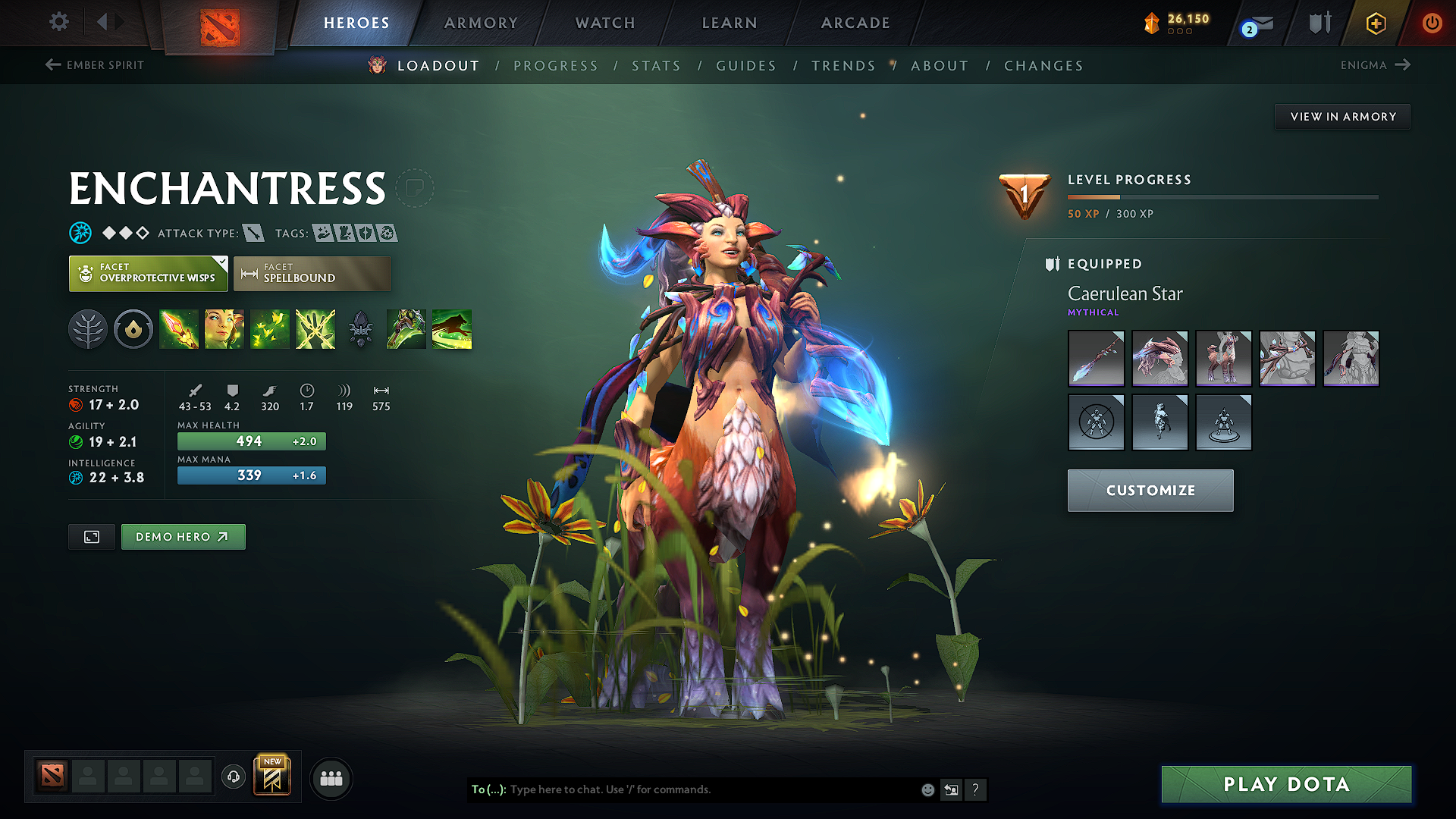Click the Dota Plus hexagon icon
This screenshot has width=1456, height=819.
point(1375,23)
